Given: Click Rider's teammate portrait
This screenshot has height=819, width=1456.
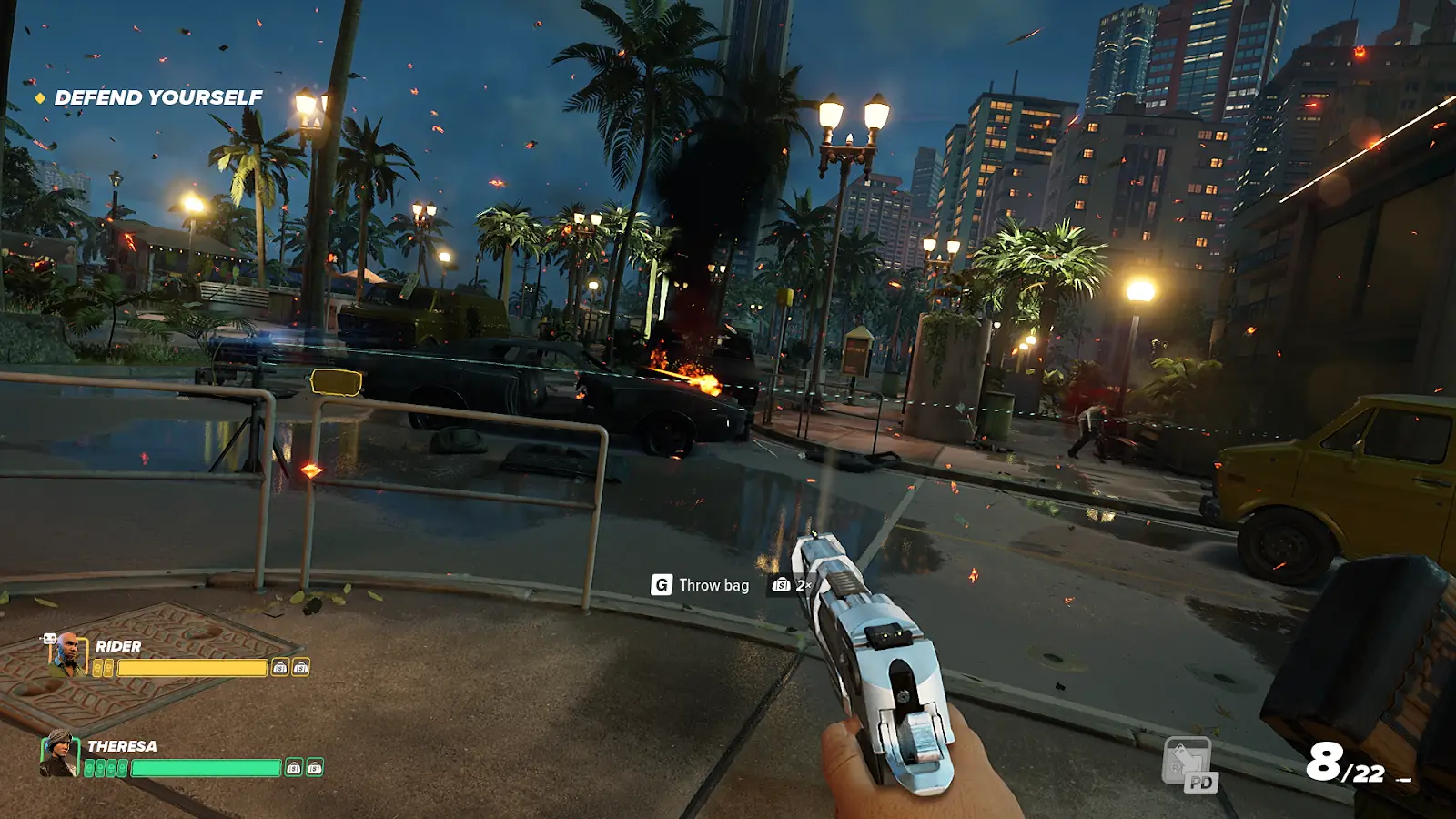Looking at the screenshot, I should click(x=66, y=654).
